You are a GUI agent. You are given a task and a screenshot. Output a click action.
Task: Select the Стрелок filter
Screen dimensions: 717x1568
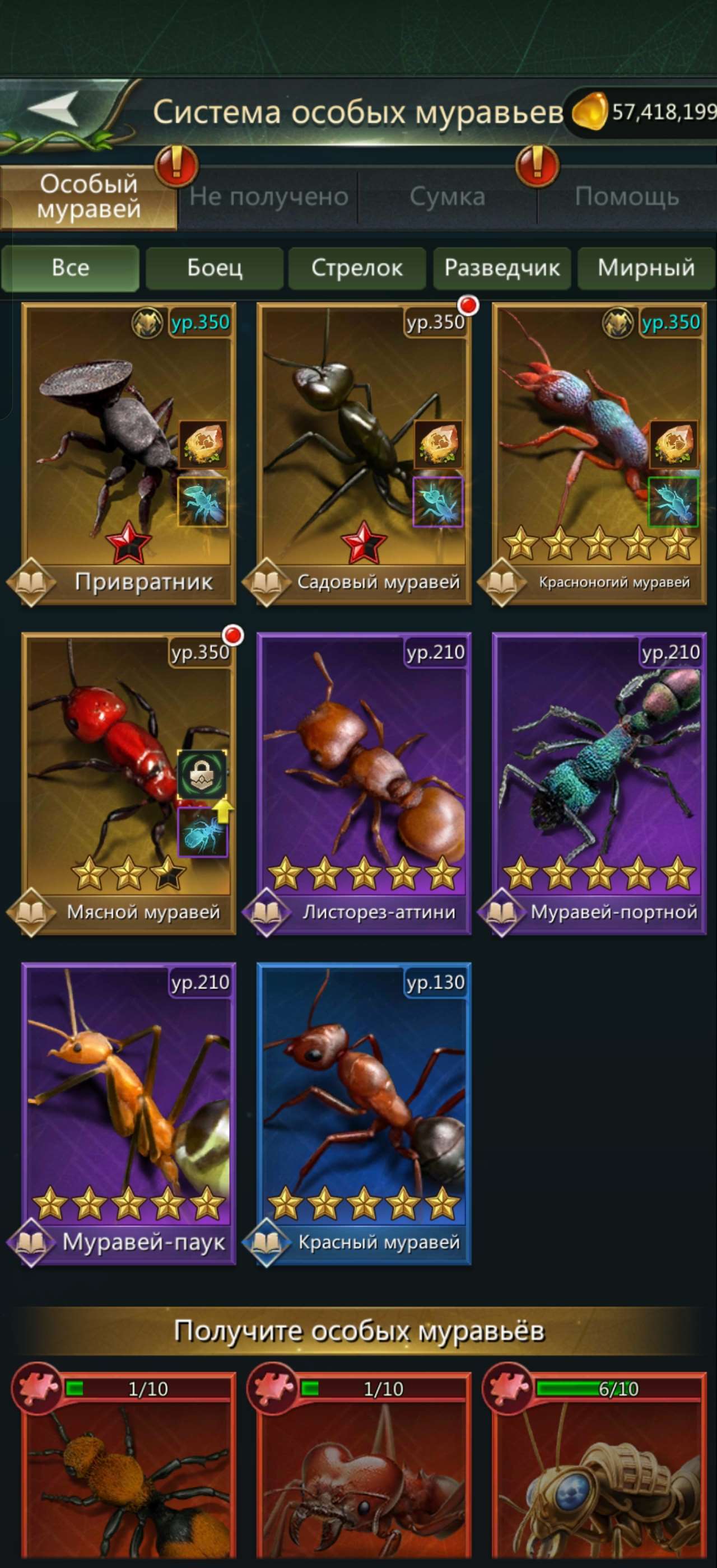[357, 268]
